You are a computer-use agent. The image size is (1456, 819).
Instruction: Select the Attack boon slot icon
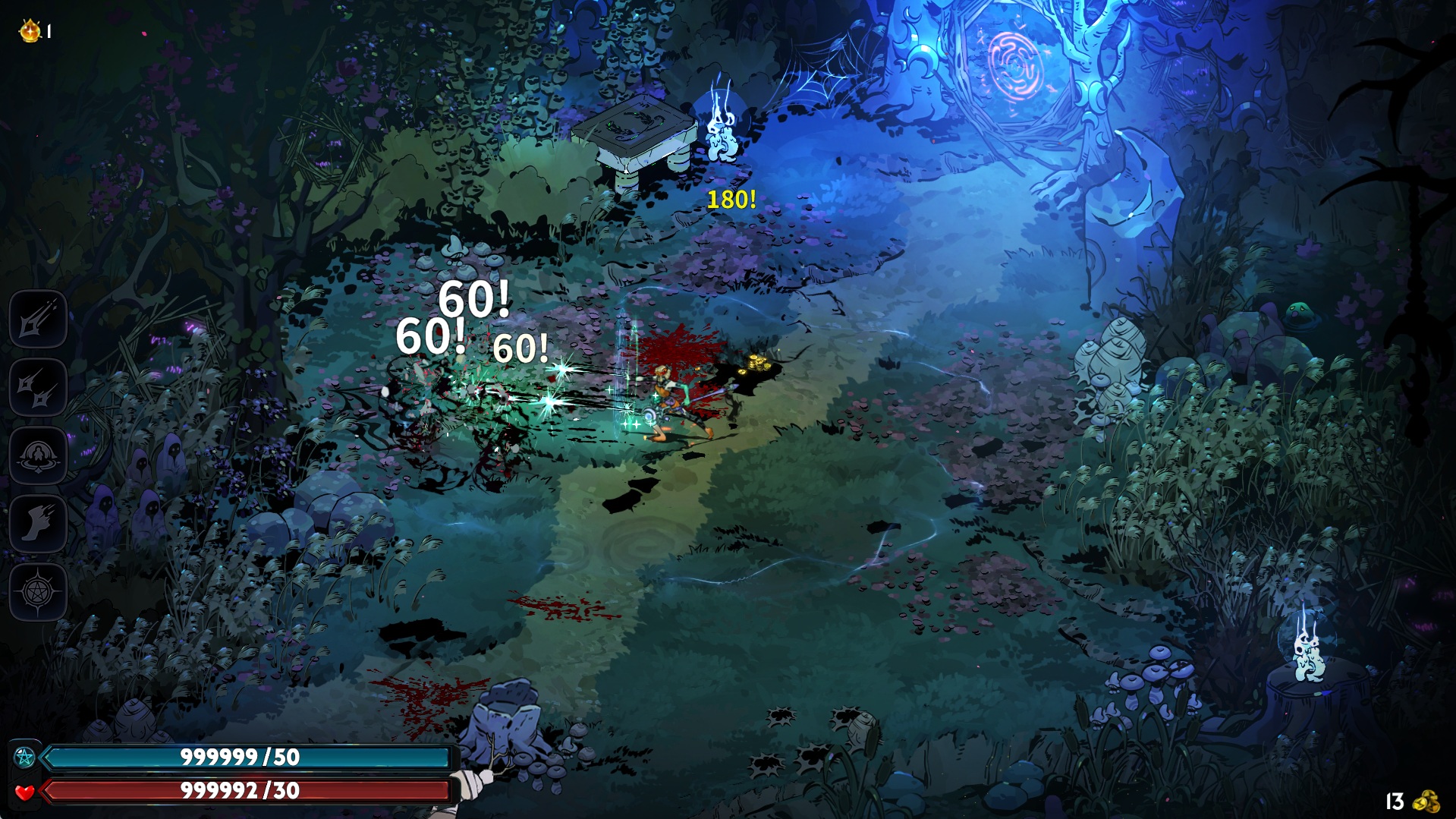(x=38, y=320)
